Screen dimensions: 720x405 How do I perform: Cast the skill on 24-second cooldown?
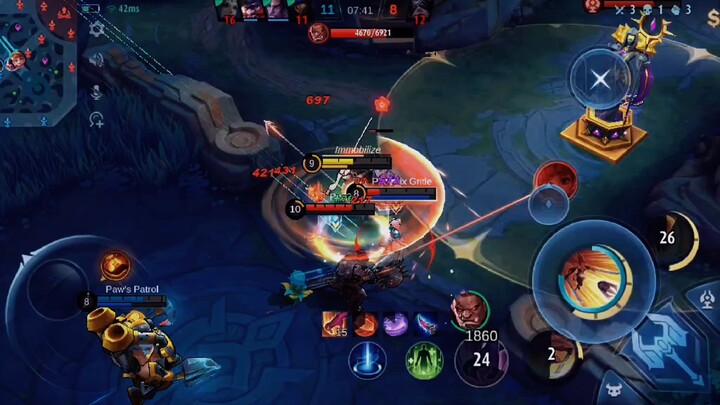point(481,359)
